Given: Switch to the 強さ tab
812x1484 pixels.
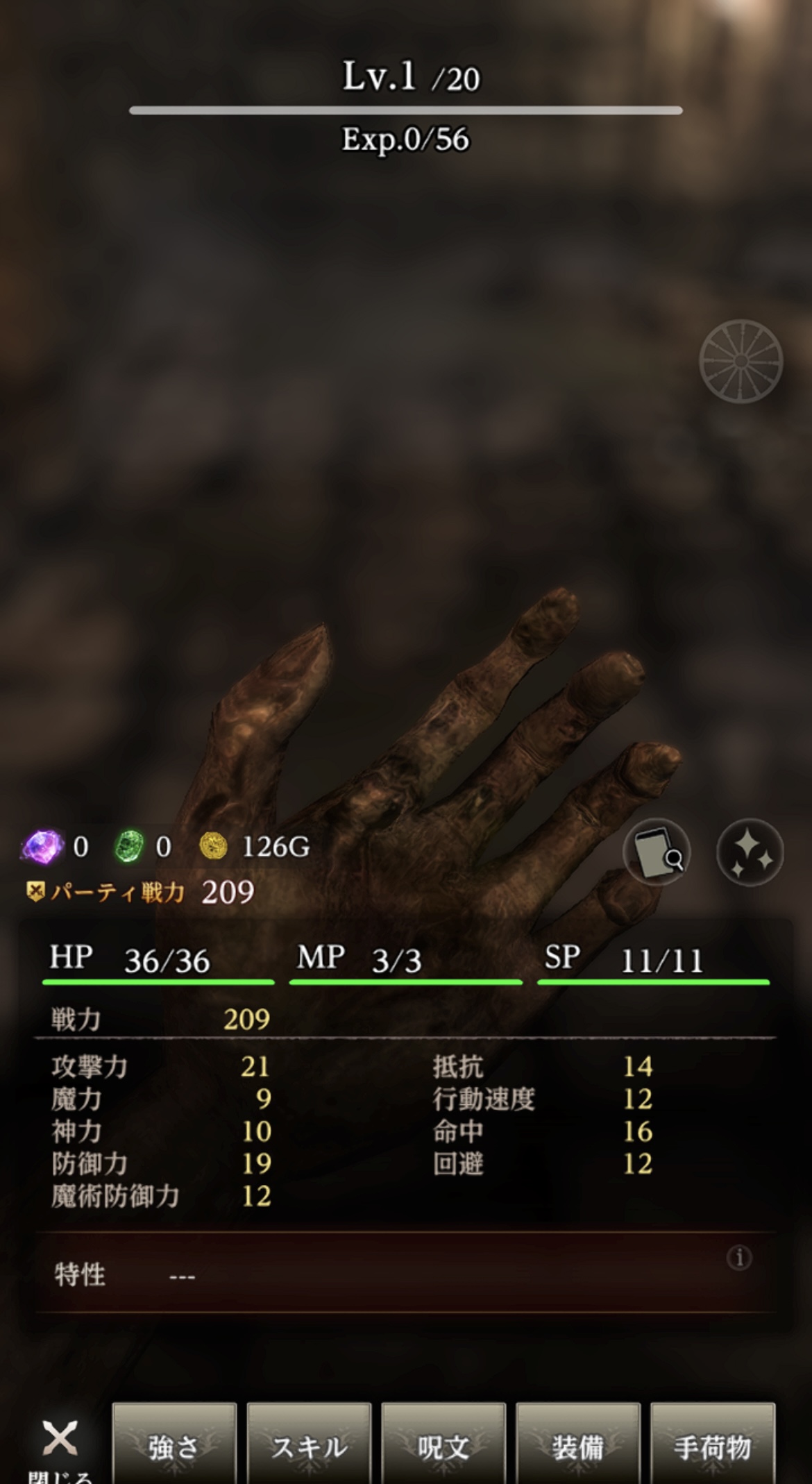Looking at the screenshot, I should 174,1447.
